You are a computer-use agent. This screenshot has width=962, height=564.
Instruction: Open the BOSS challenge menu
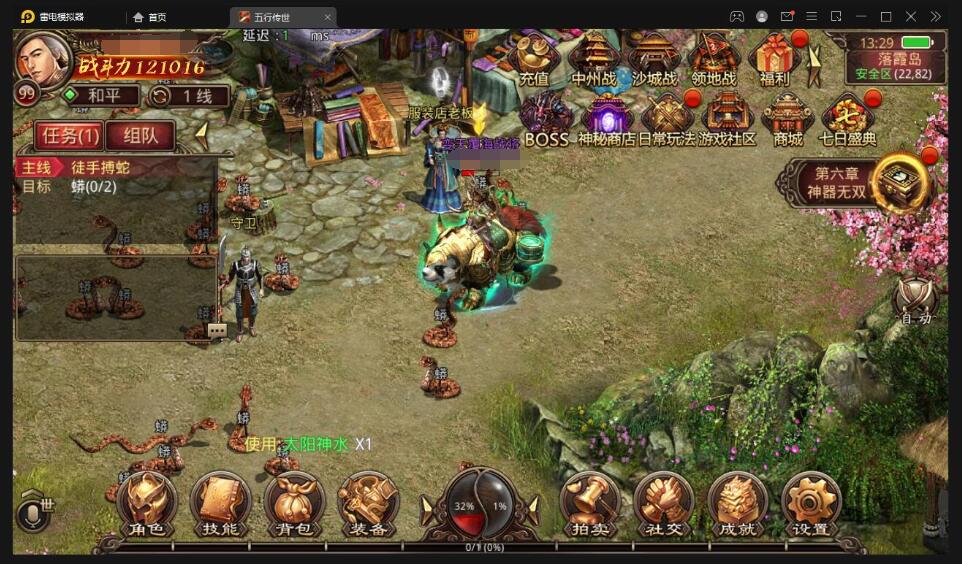pyautogui.click(x=546, y=118)
